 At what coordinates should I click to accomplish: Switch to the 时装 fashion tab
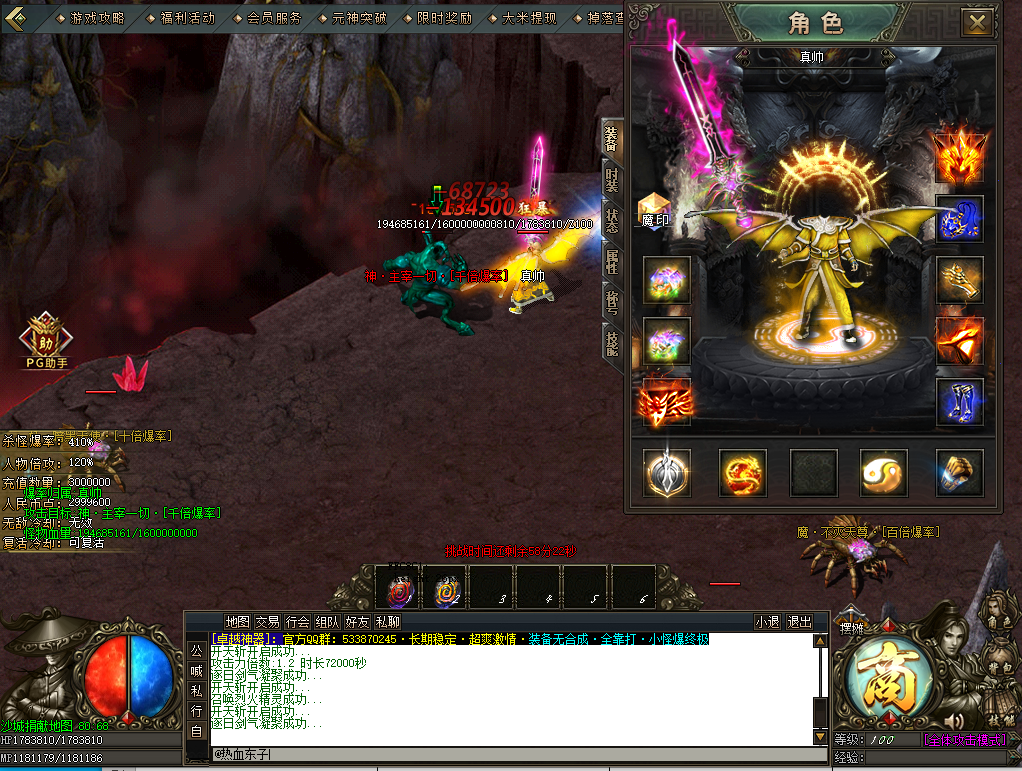(611, 182)
